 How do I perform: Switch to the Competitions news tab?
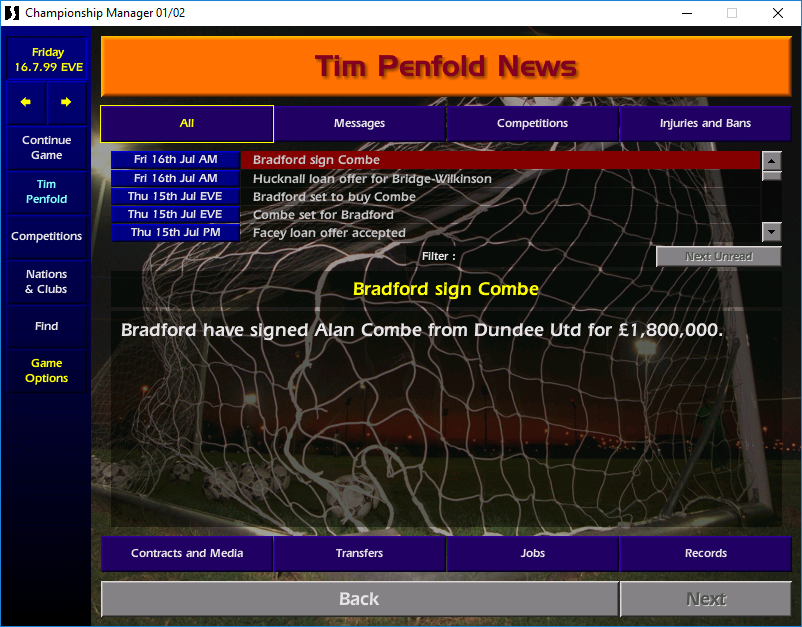pos(532,124)
